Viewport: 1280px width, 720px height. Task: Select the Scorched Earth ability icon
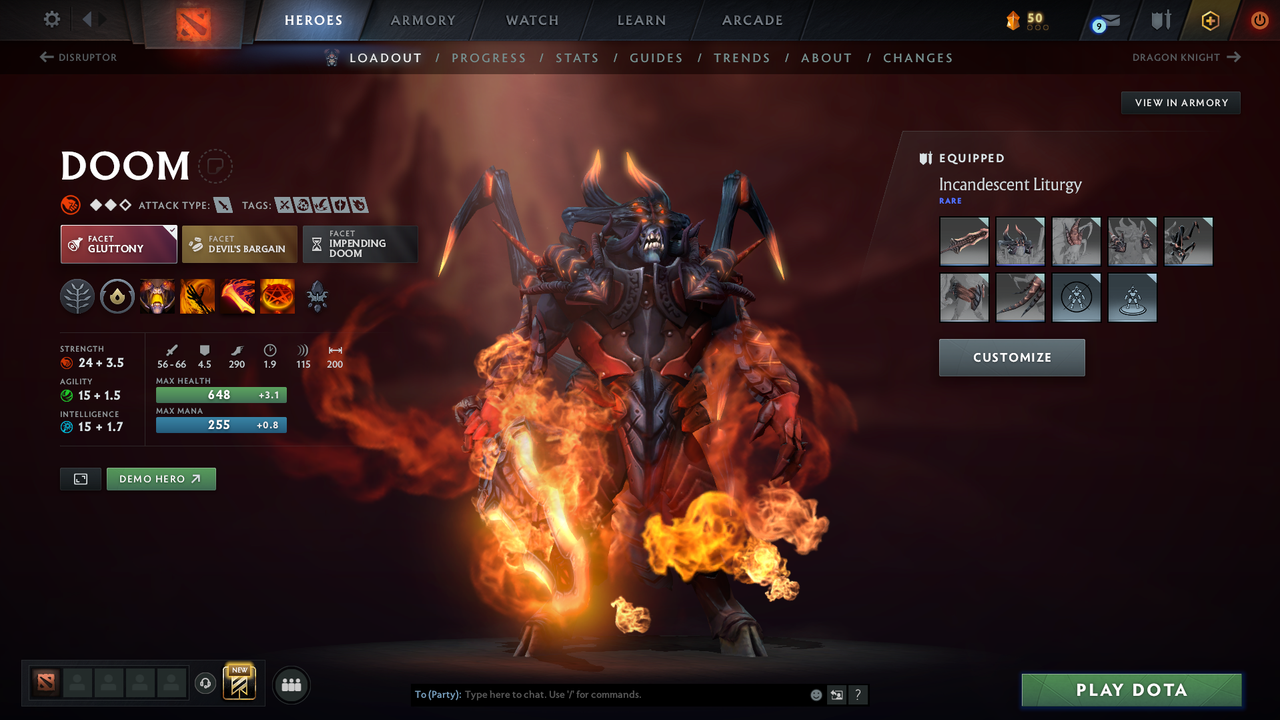[197, 296]
